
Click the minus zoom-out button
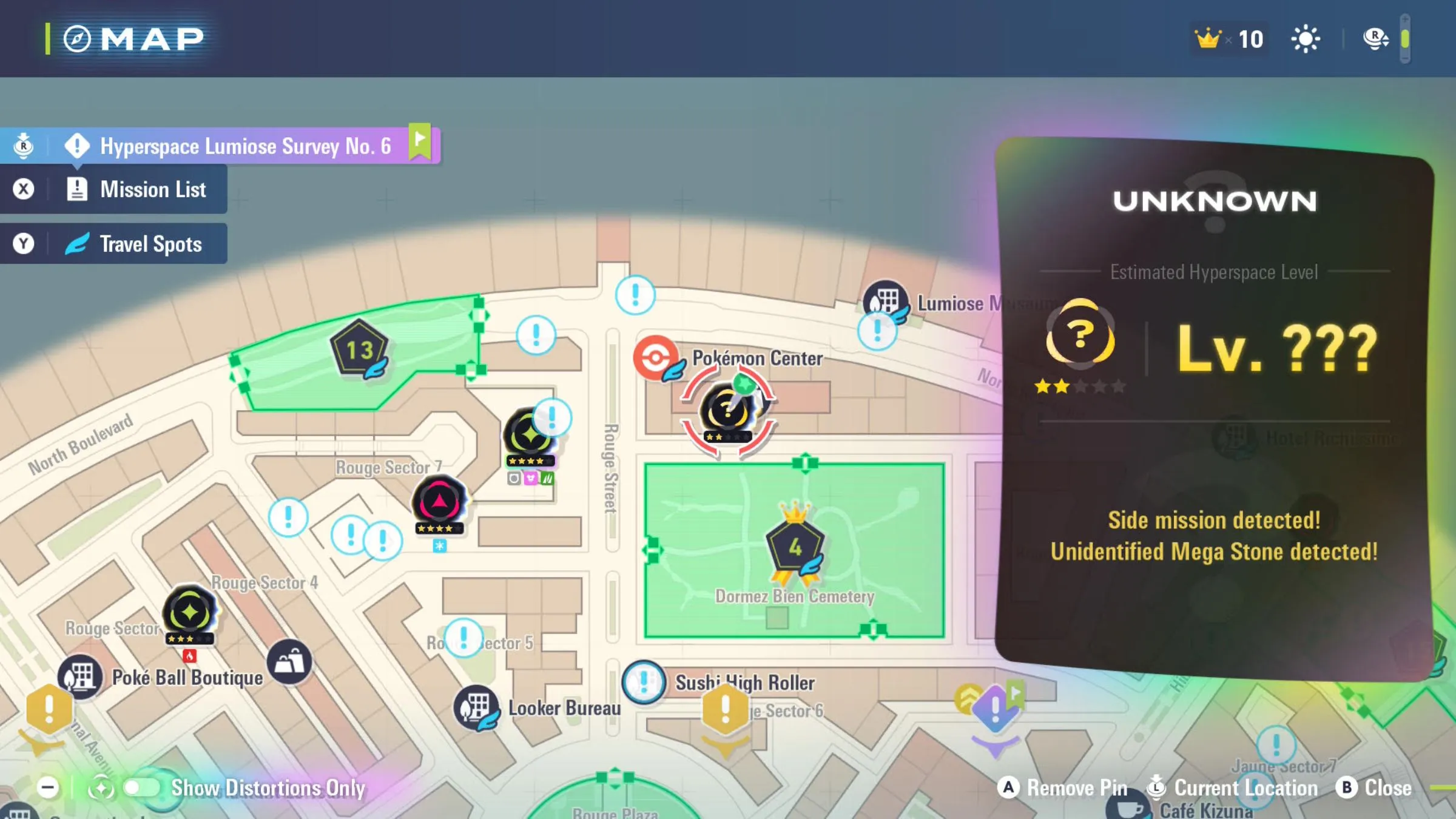pyautogui.click(x=47, y=787)
